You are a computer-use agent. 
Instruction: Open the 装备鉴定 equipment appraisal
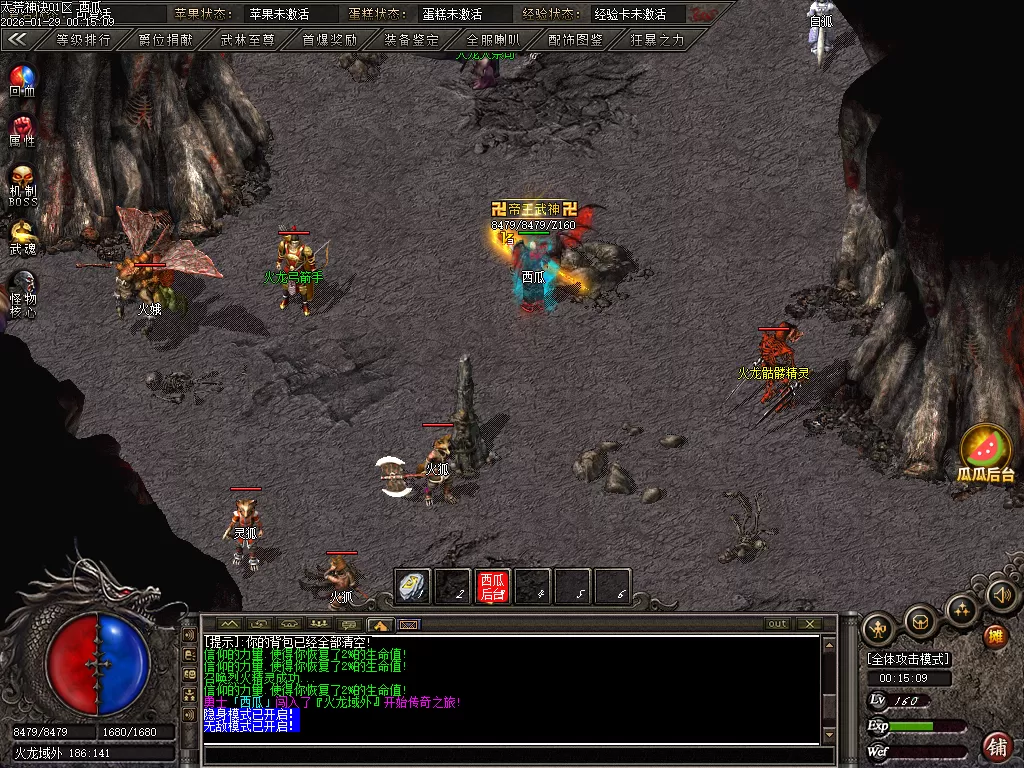(411, 40)
